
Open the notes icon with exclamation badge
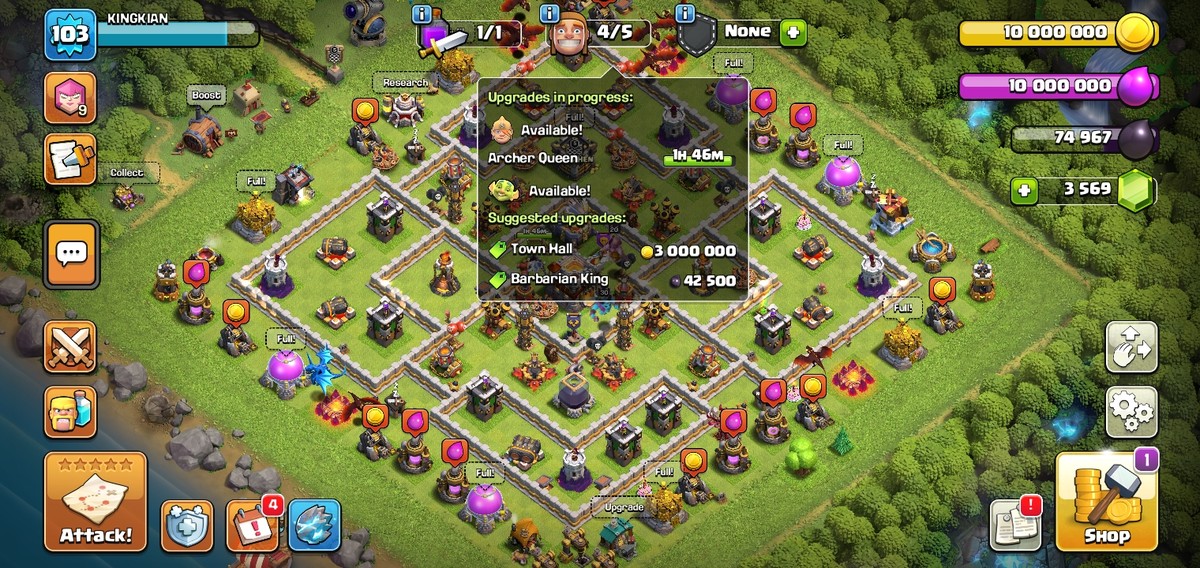[x=1014, y=525]
